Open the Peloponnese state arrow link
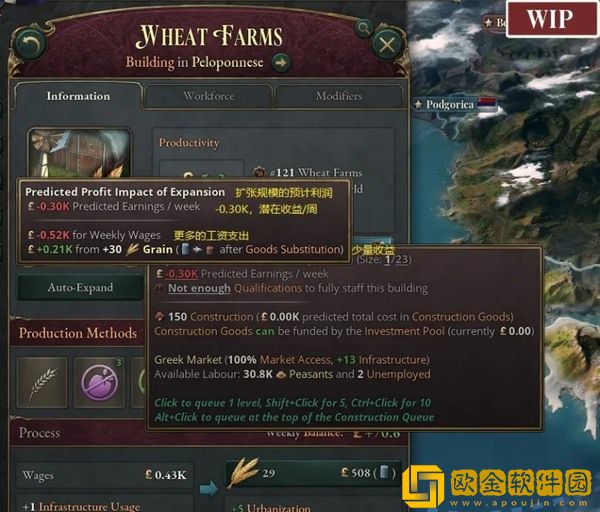The image size is (600, 512). 281,63
